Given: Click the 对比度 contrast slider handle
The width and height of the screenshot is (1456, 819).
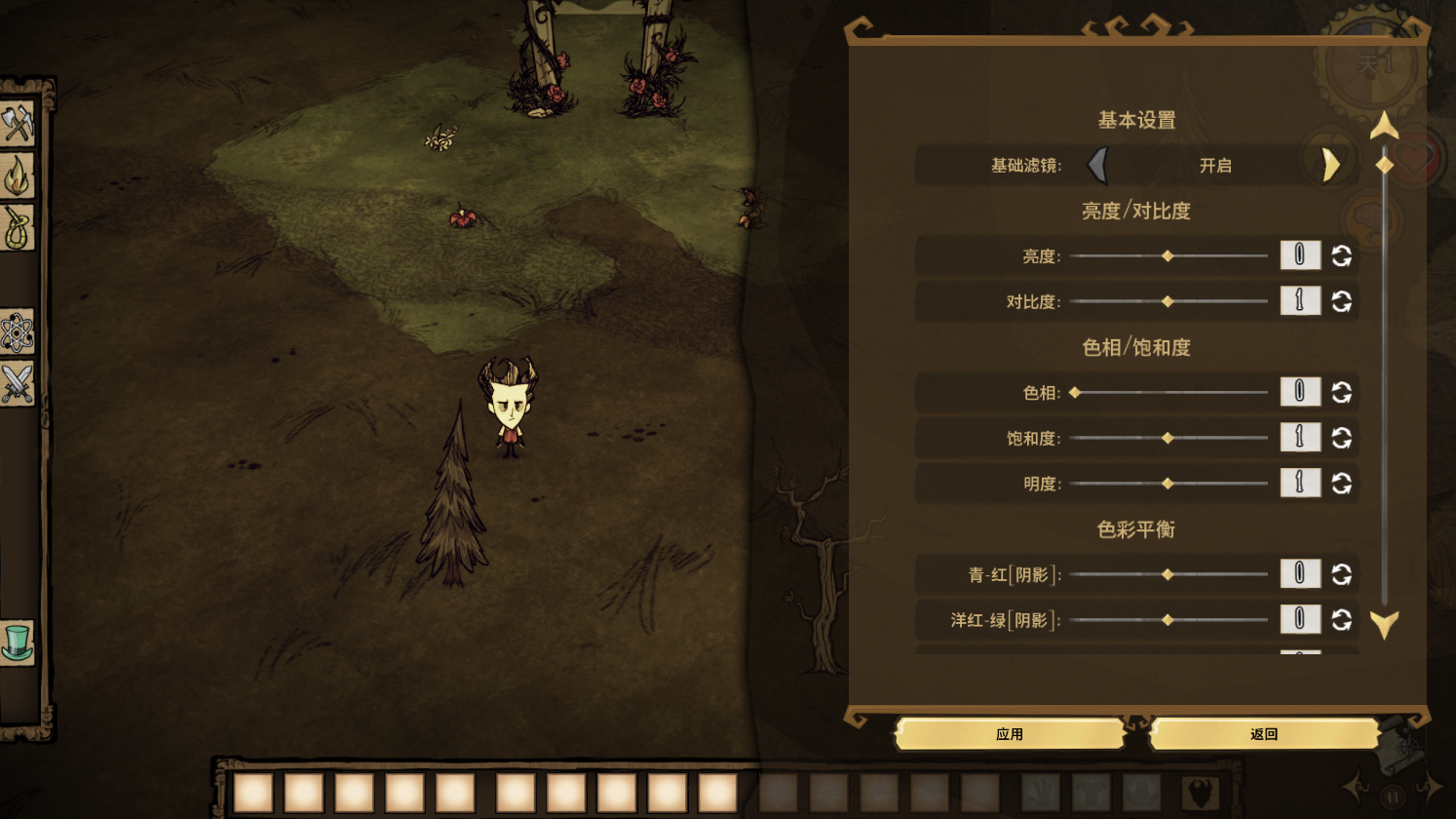Looking at the screenshot, I should (1168, 301).
